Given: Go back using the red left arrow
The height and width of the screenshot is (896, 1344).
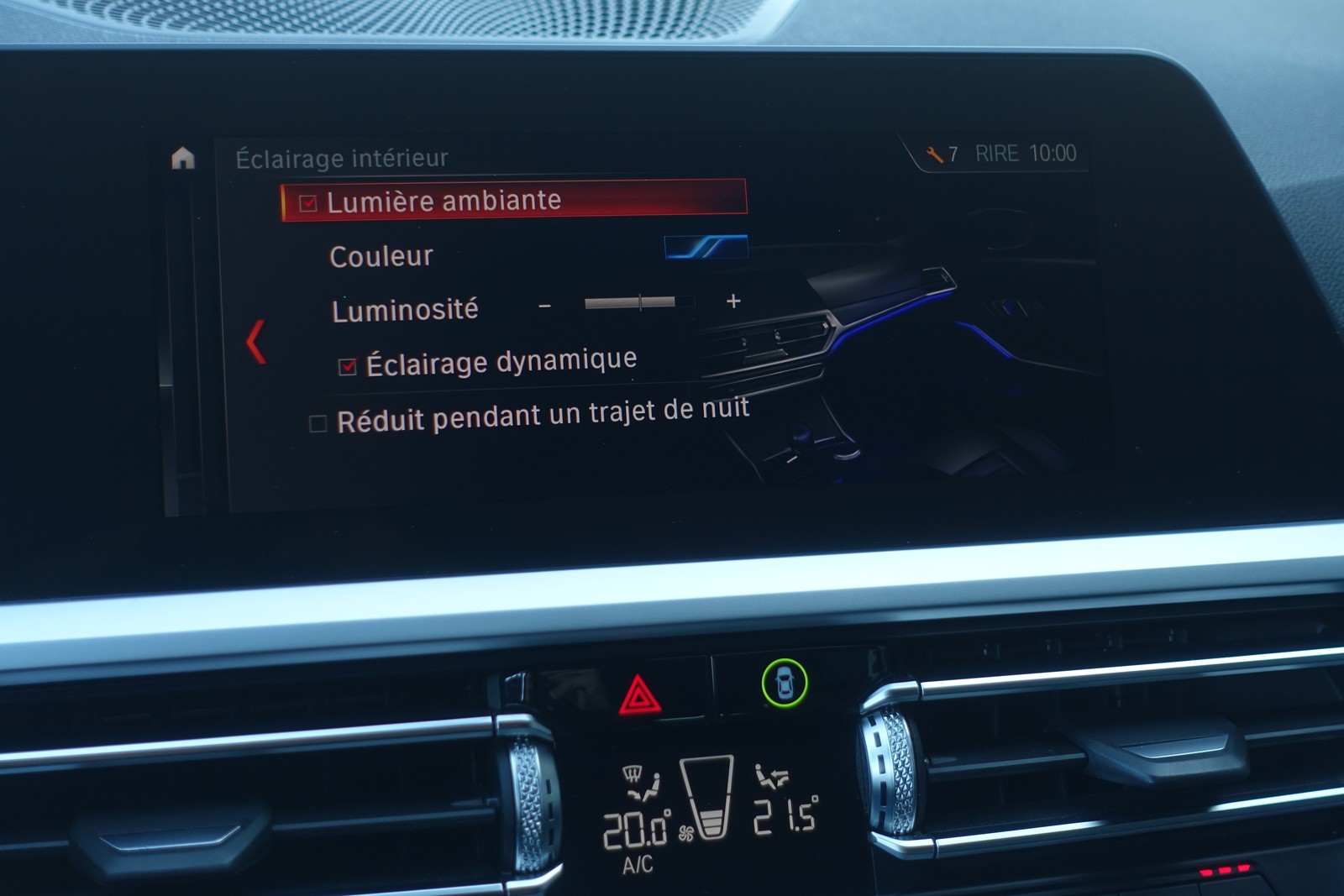Looking at the screenshot, I should click(256, 342).
